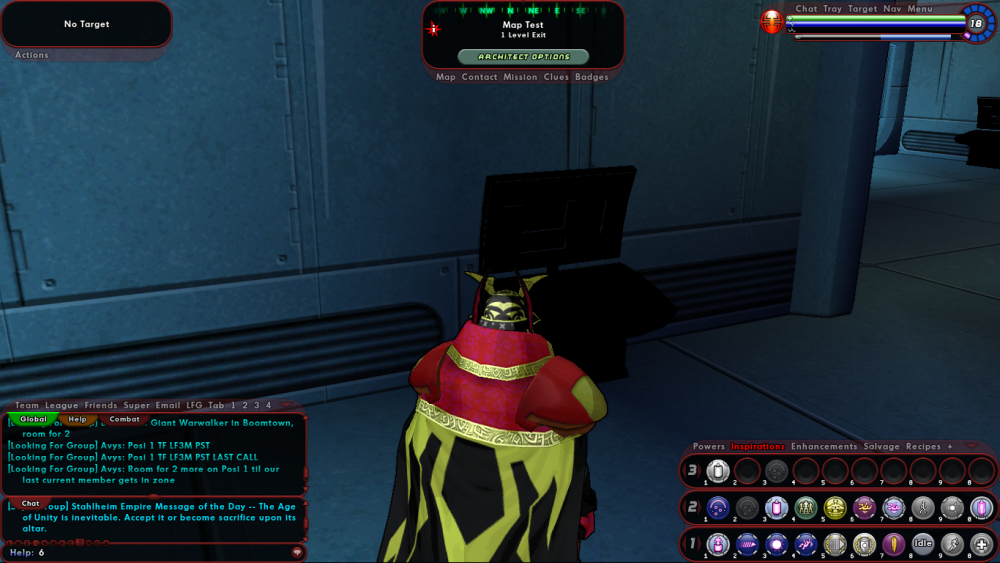Switch to the Combat chat tab
The height and width of the screenshot is (563, 1000).
pos(124,419)
